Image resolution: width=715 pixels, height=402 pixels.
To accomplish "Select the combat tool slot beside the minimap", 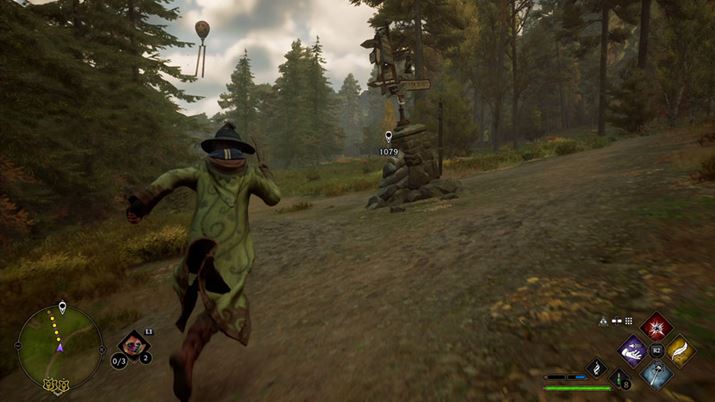I will [x=133, y=346].
